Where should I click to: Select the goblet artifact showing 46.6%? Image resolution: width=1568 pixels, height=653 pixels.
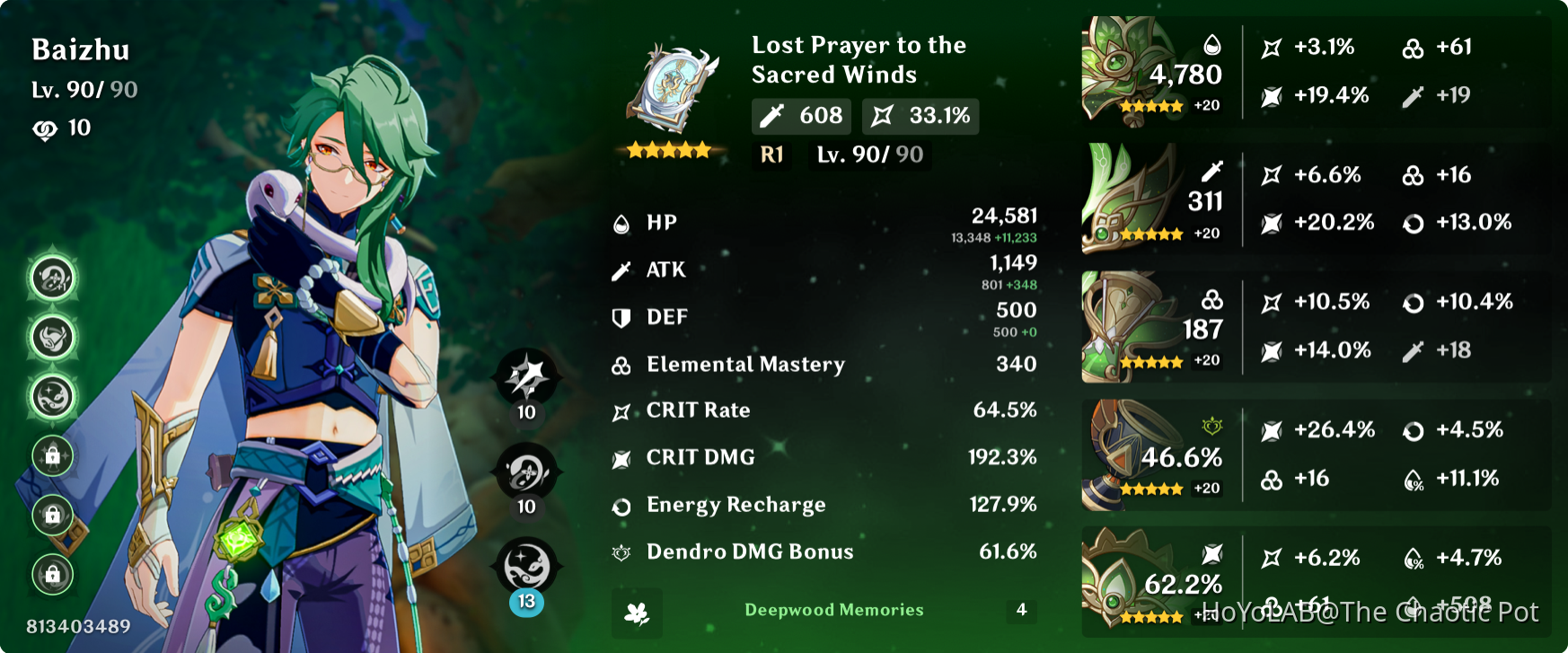(x=1121, y=449)
